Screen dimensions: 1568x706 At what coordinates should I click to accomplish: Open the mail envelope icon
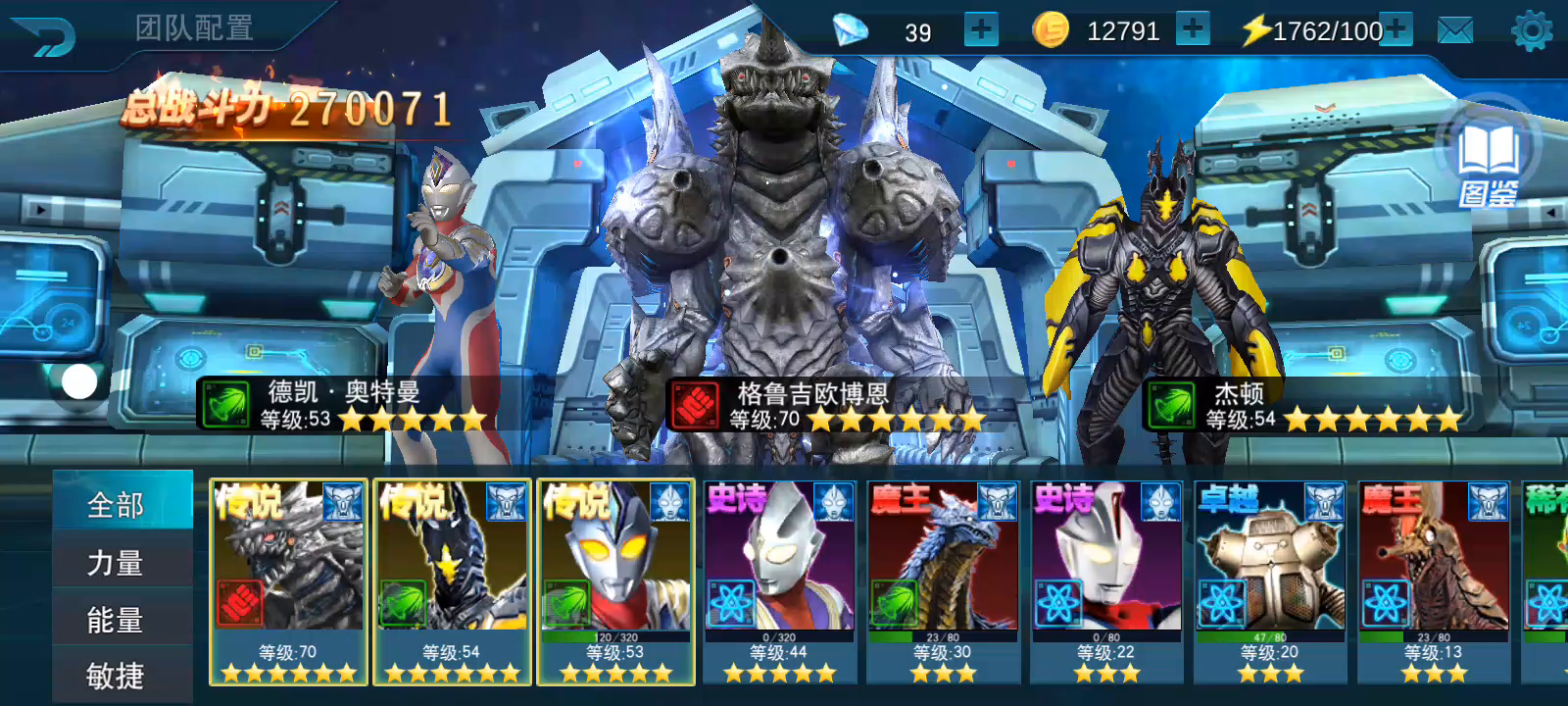tap(1455, 31)
